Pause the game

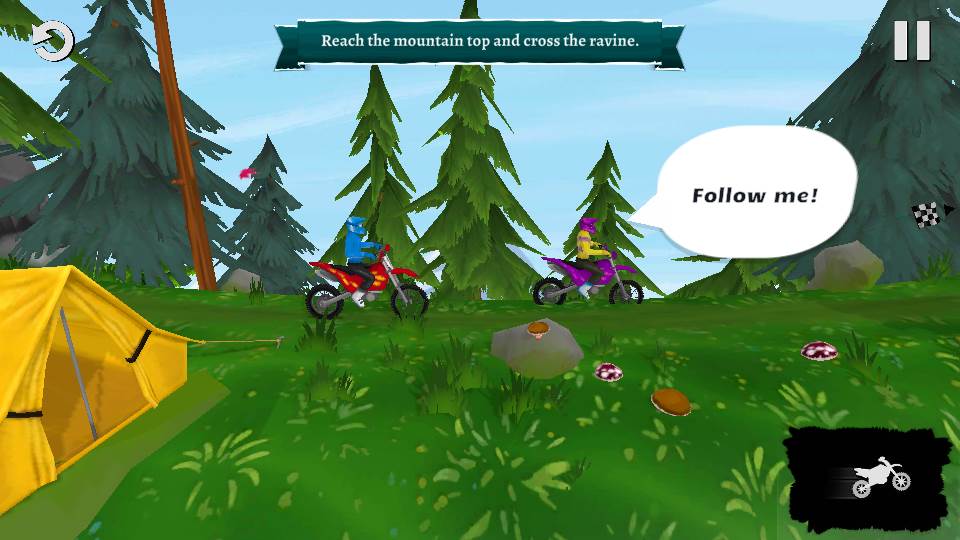pyautogui.click(x=911, y=41)
